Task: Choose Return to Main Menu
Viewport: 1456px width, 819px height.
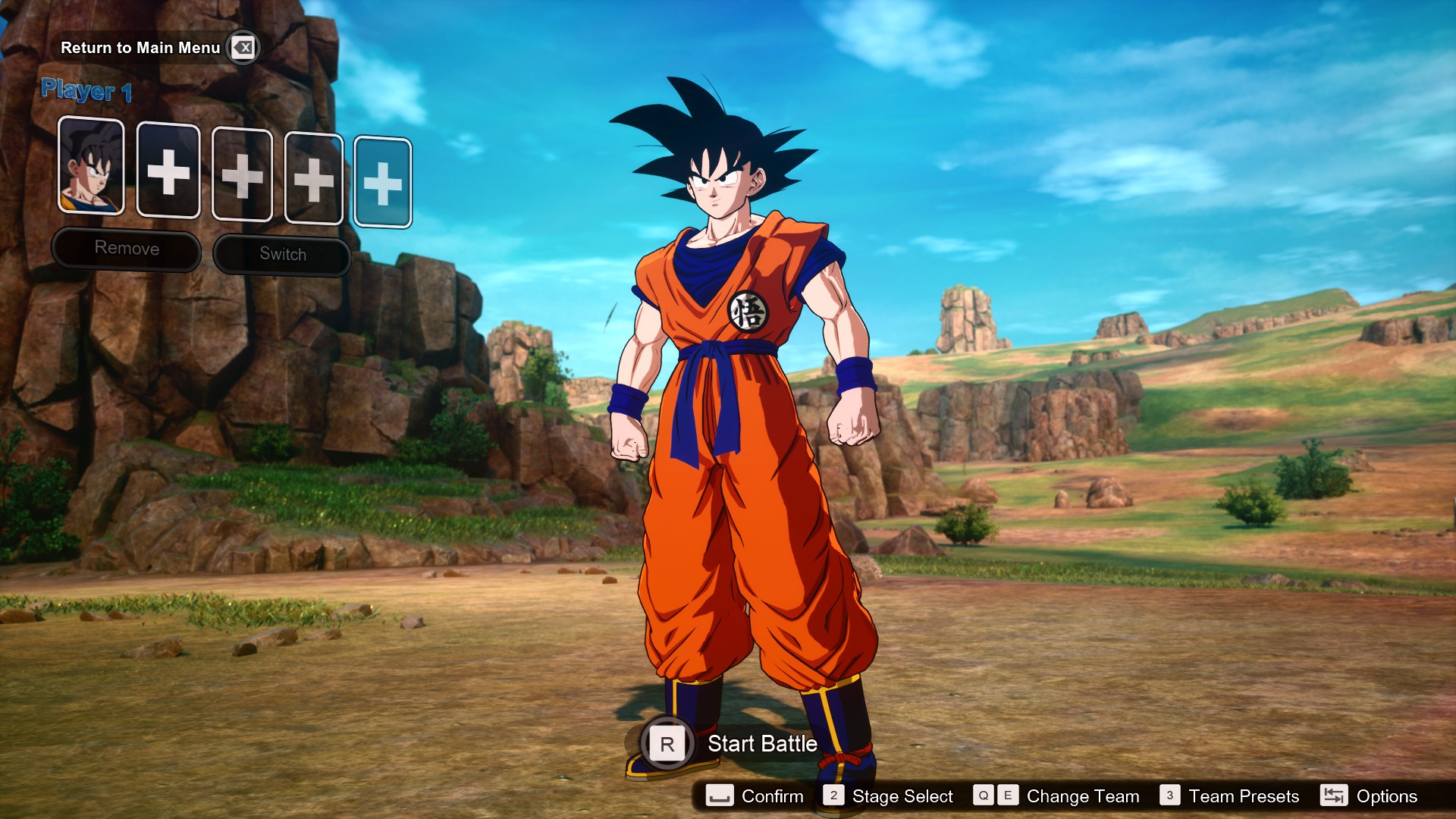Action: point(141,47)
